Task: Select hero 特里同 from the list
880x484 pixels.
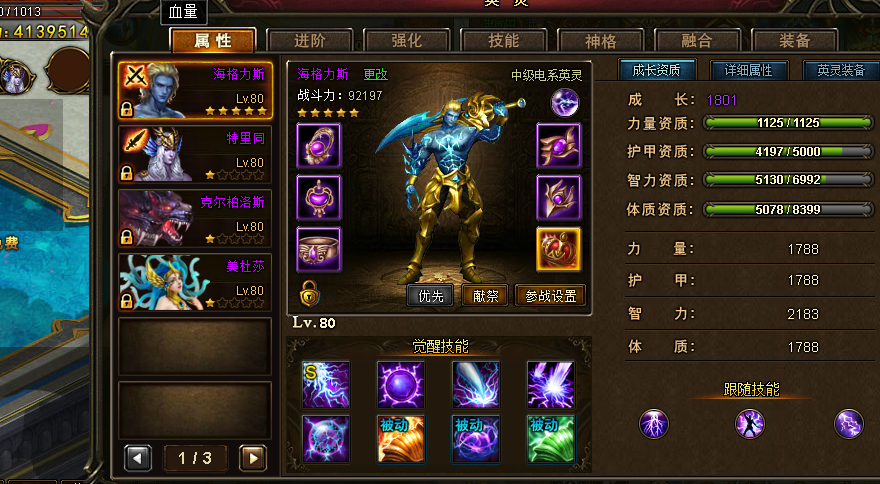Action: coord(195,153)
